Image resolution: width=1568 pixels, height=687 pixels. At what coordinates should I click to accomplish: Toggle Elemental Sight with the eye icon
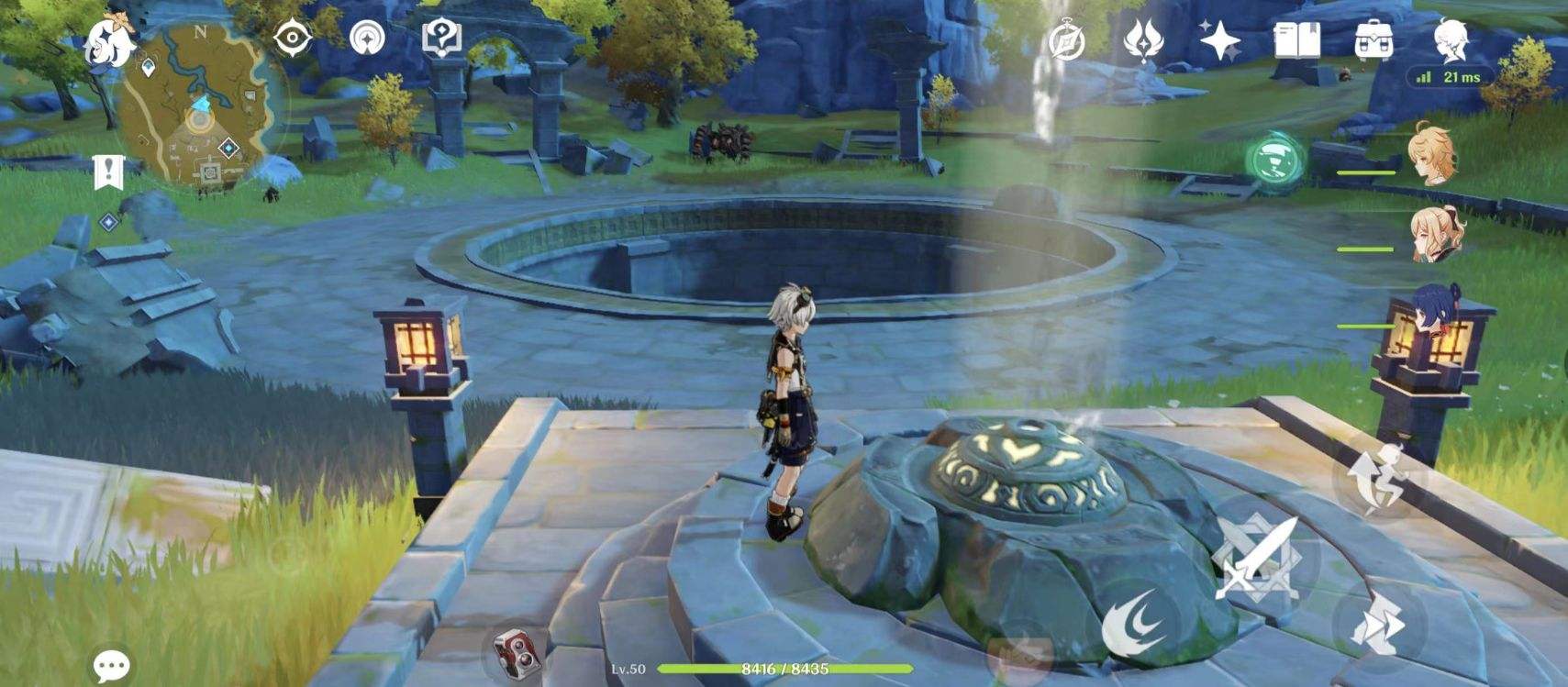point(291,38)
